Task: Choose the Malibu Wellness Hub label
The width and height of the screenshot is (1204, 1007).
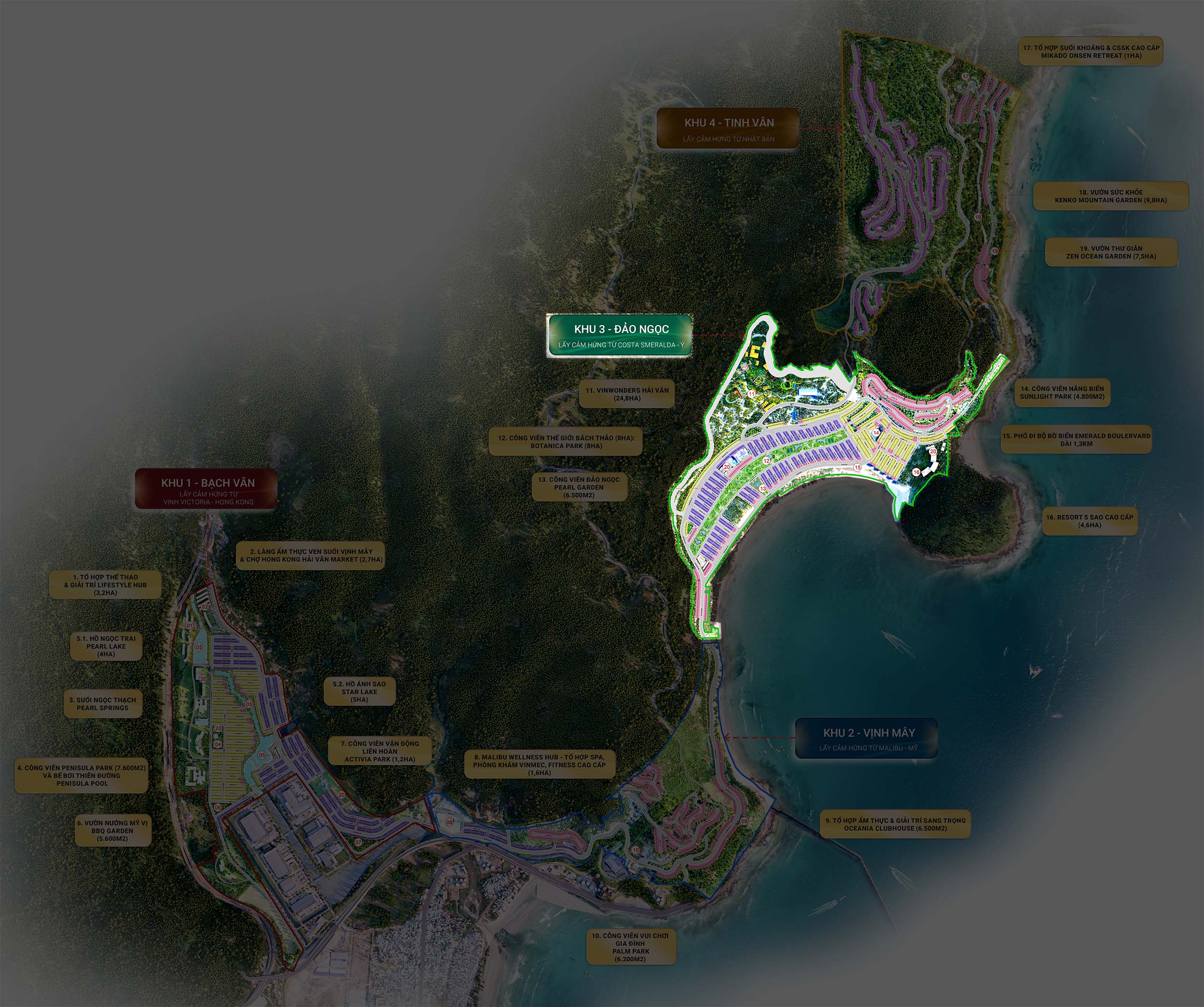Action: point(539,764)
